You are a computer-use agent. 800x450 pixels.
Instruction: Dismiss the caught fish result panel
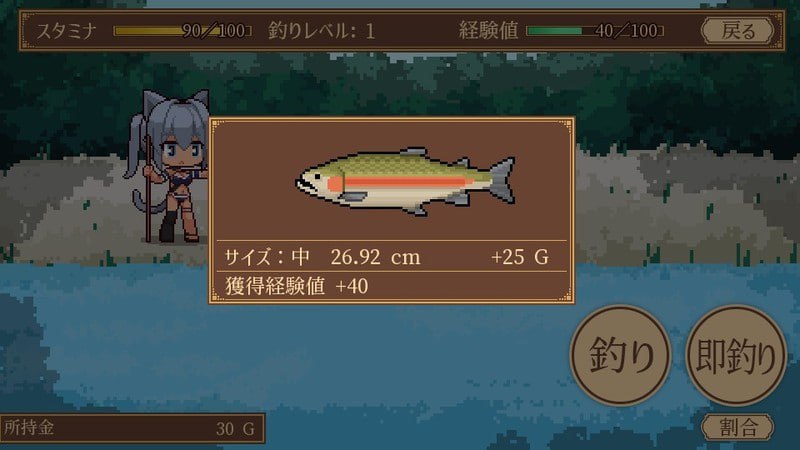[x=391, y=210]
